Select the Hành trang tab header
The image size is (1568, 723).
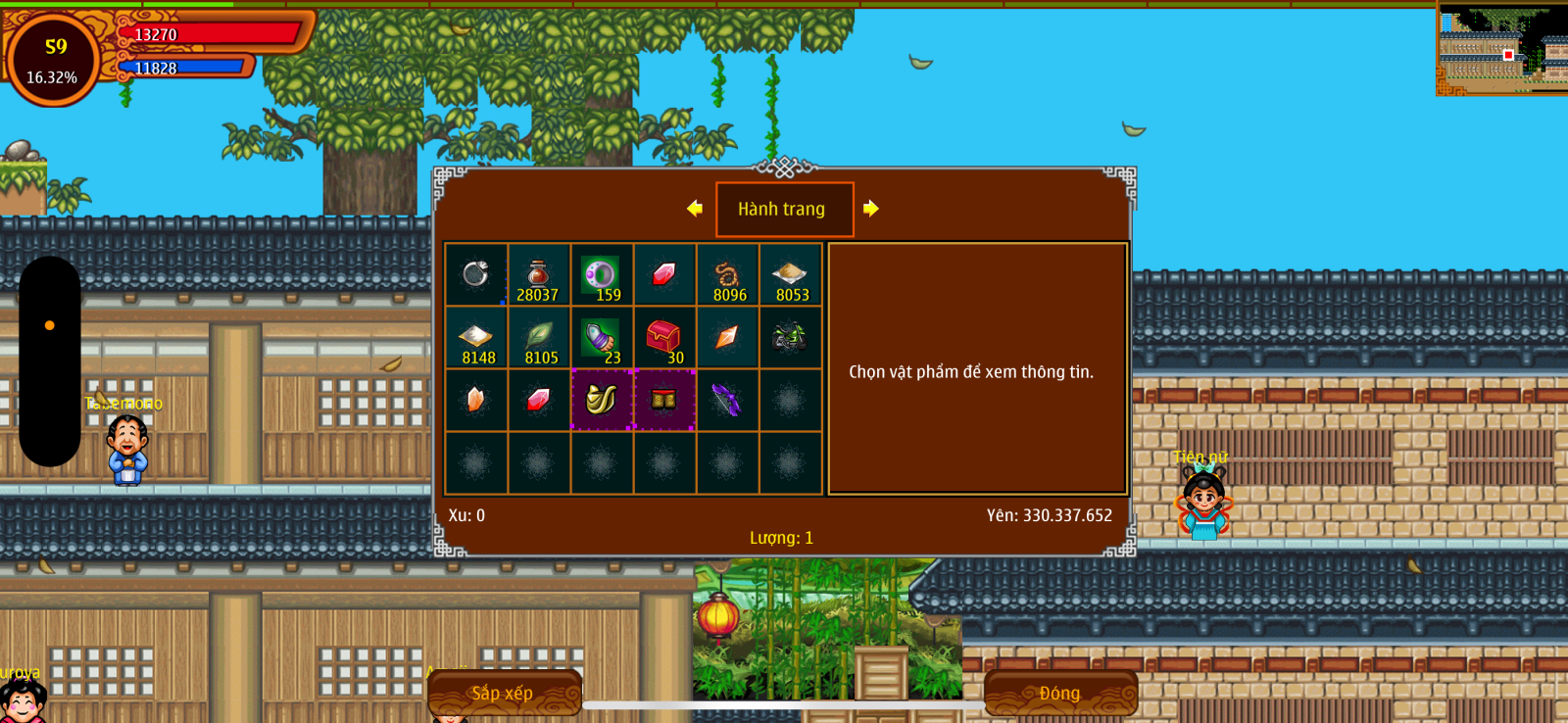783,209
